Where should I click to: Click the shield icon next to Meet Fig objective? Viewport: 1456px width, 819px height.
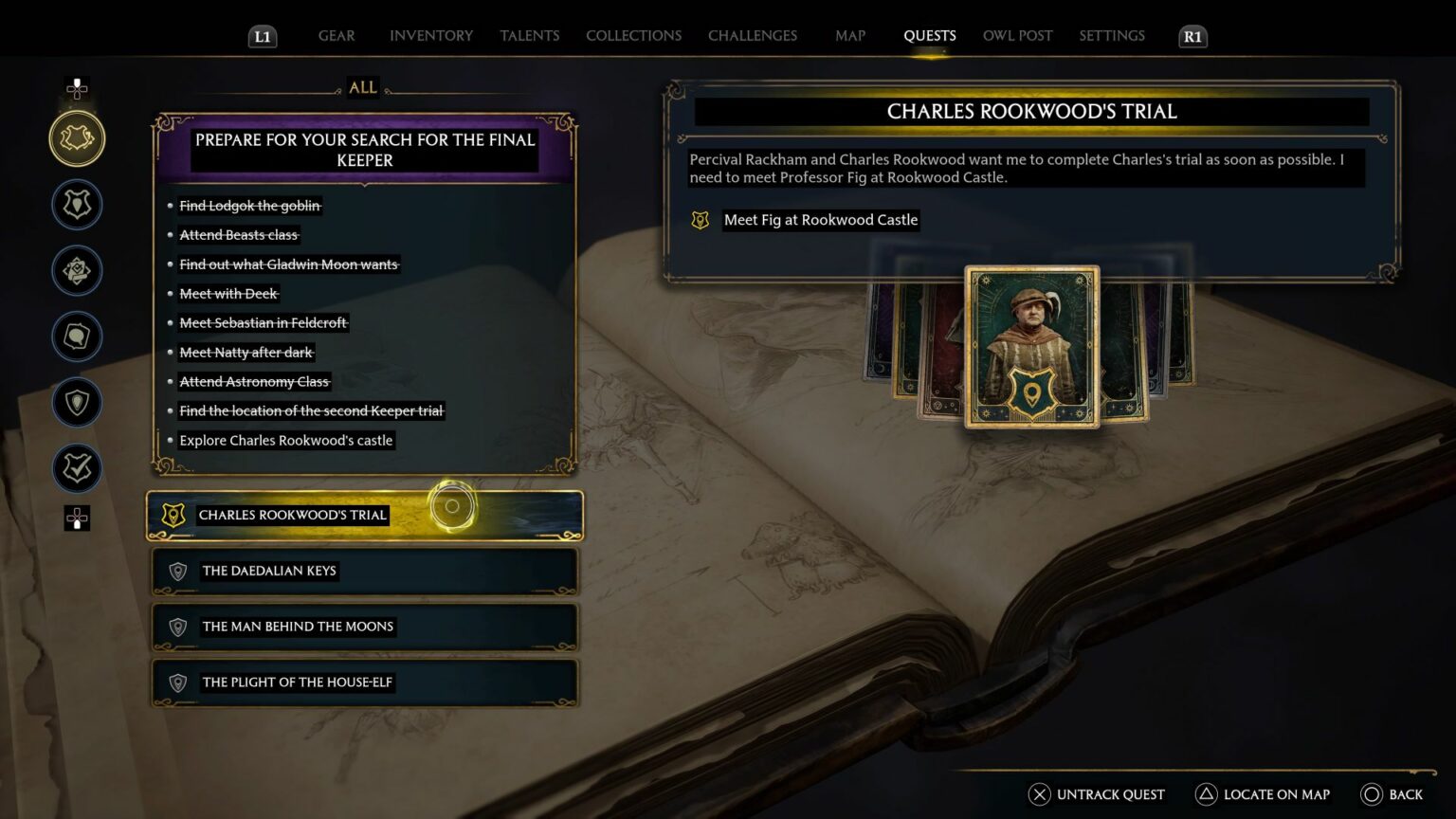point(700,220)
